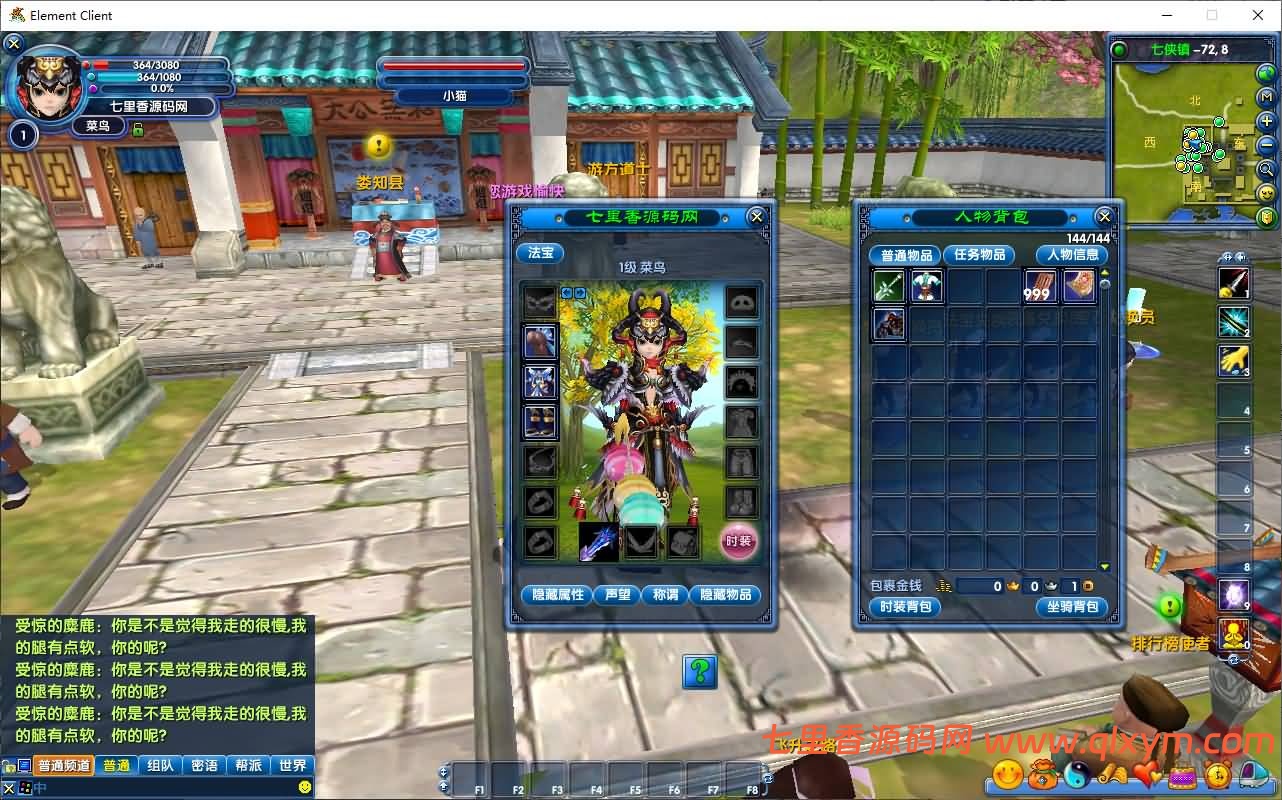Click the up arrow on the backpack scrollbar
Image resolution: width=1282 pixels, height=800 pixels.
click(1104, 273)
